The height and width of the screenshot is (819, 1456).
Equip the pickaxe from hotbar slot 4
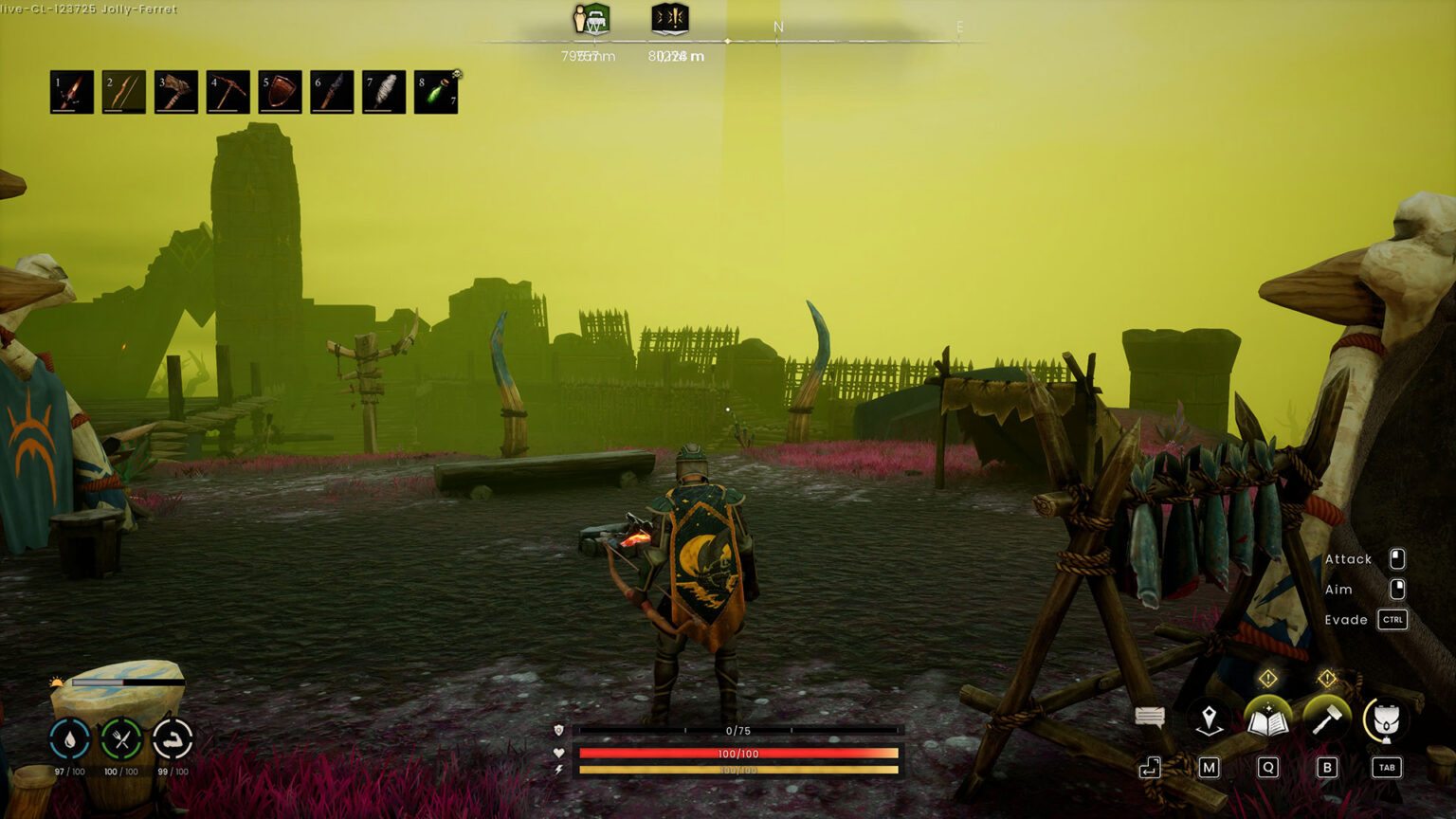[x=229, y=93]
